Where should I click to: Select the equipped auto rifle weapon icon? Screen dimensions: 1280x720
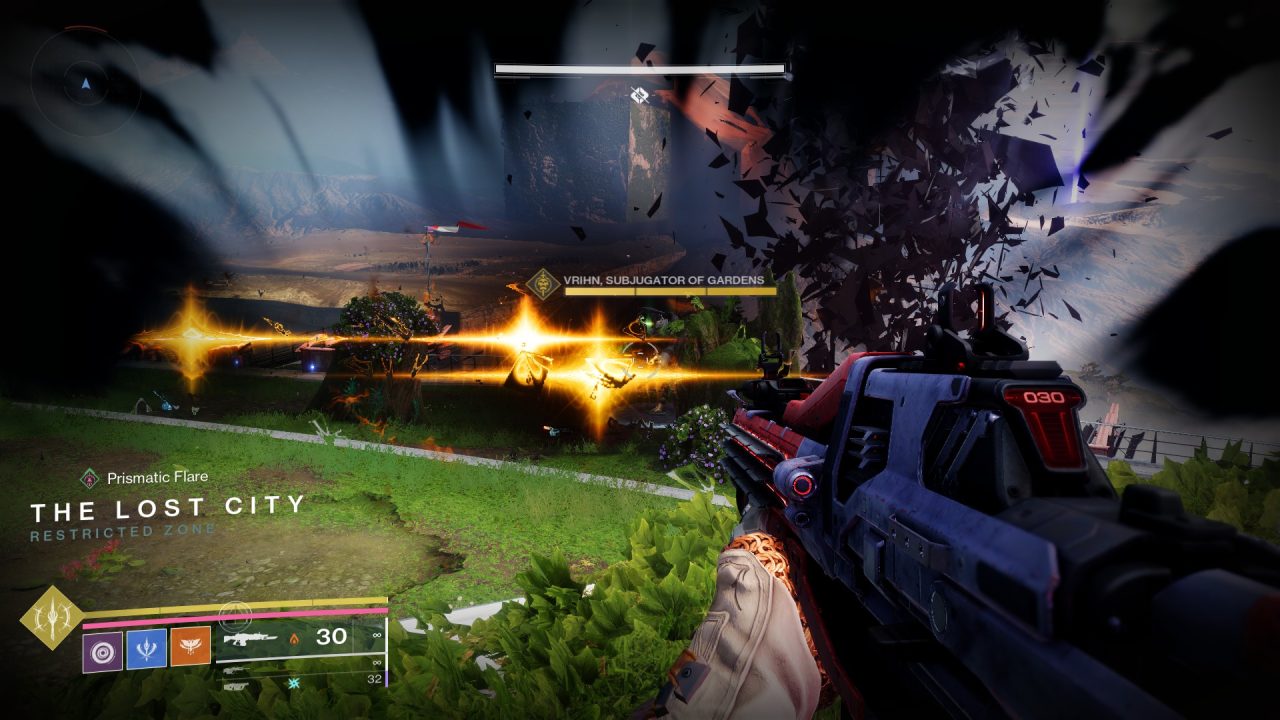click(248, 637)
